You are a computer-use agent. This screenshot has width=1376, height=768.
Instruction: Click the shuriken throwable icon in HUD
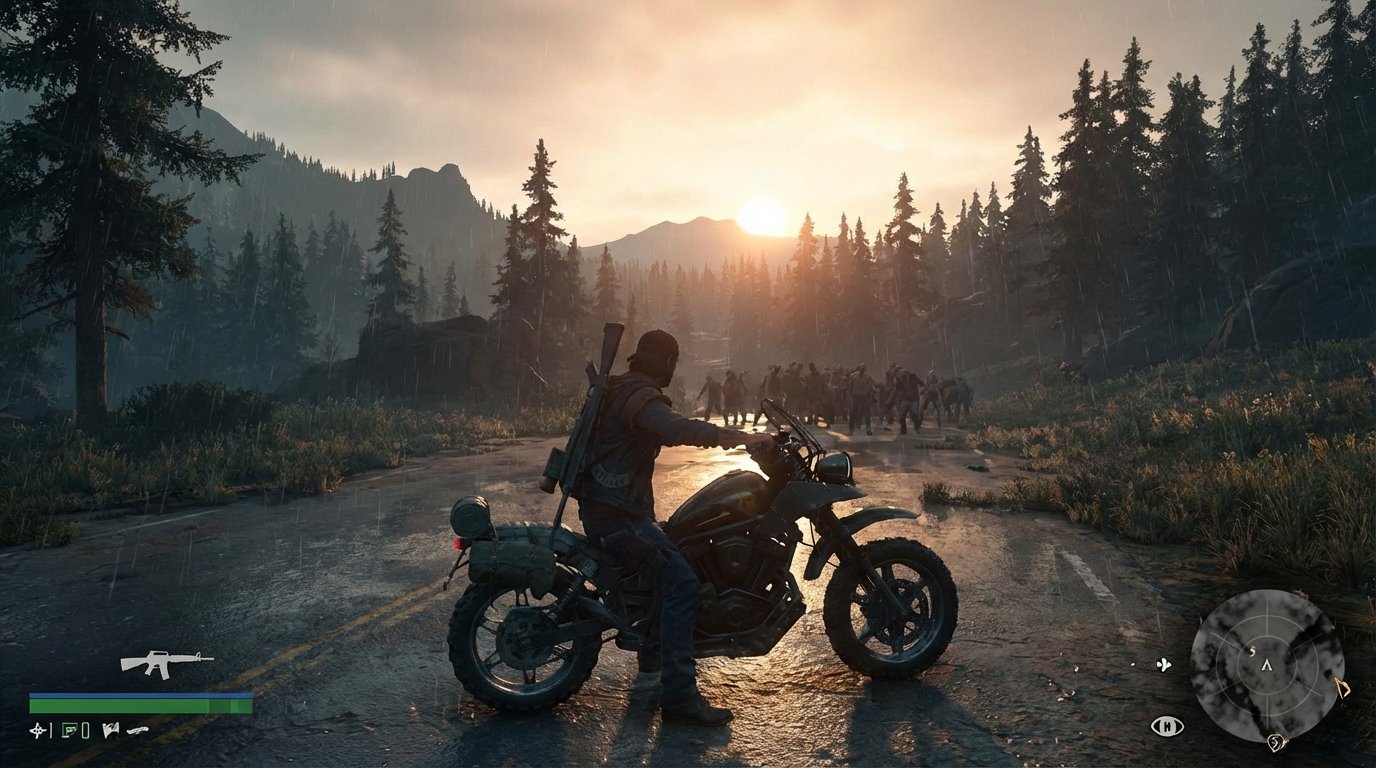point(38,731)
